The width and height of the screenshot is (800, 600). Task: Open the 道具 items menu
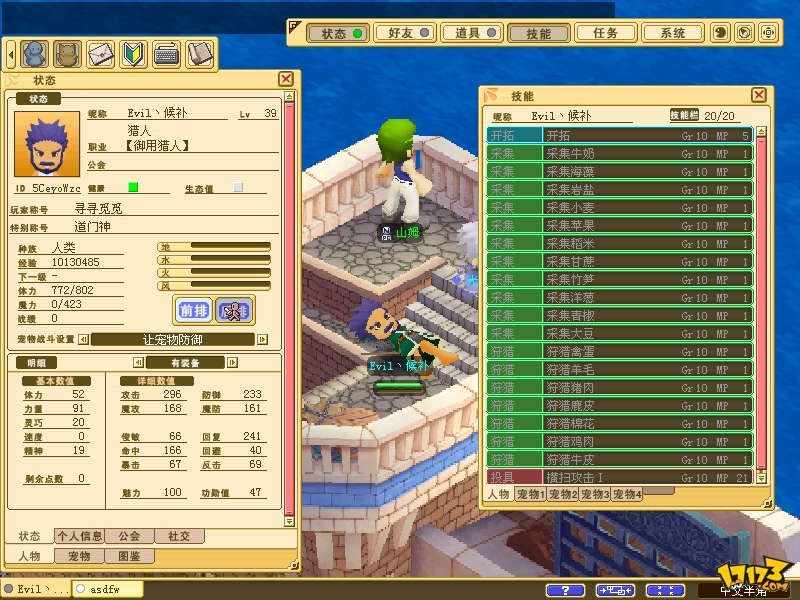(475, 33)
